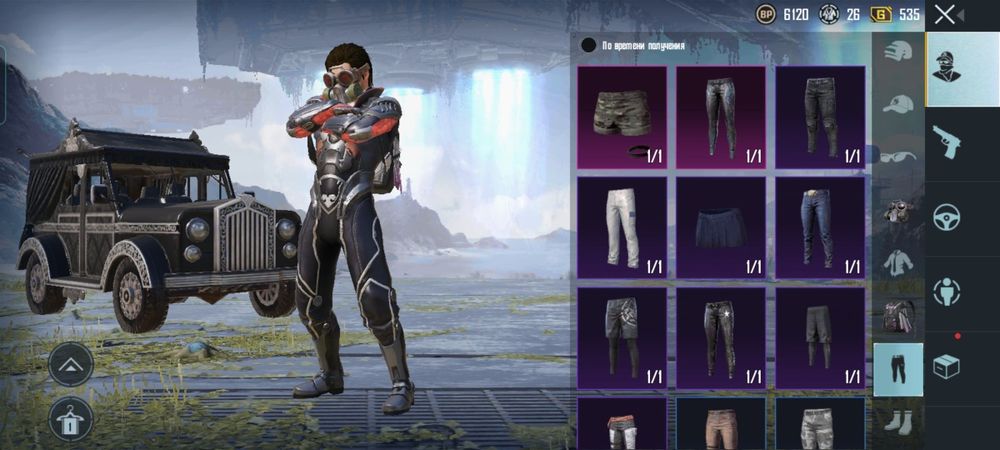
Task: Open the outfit preset hanger button
Action: coord(71,420)
